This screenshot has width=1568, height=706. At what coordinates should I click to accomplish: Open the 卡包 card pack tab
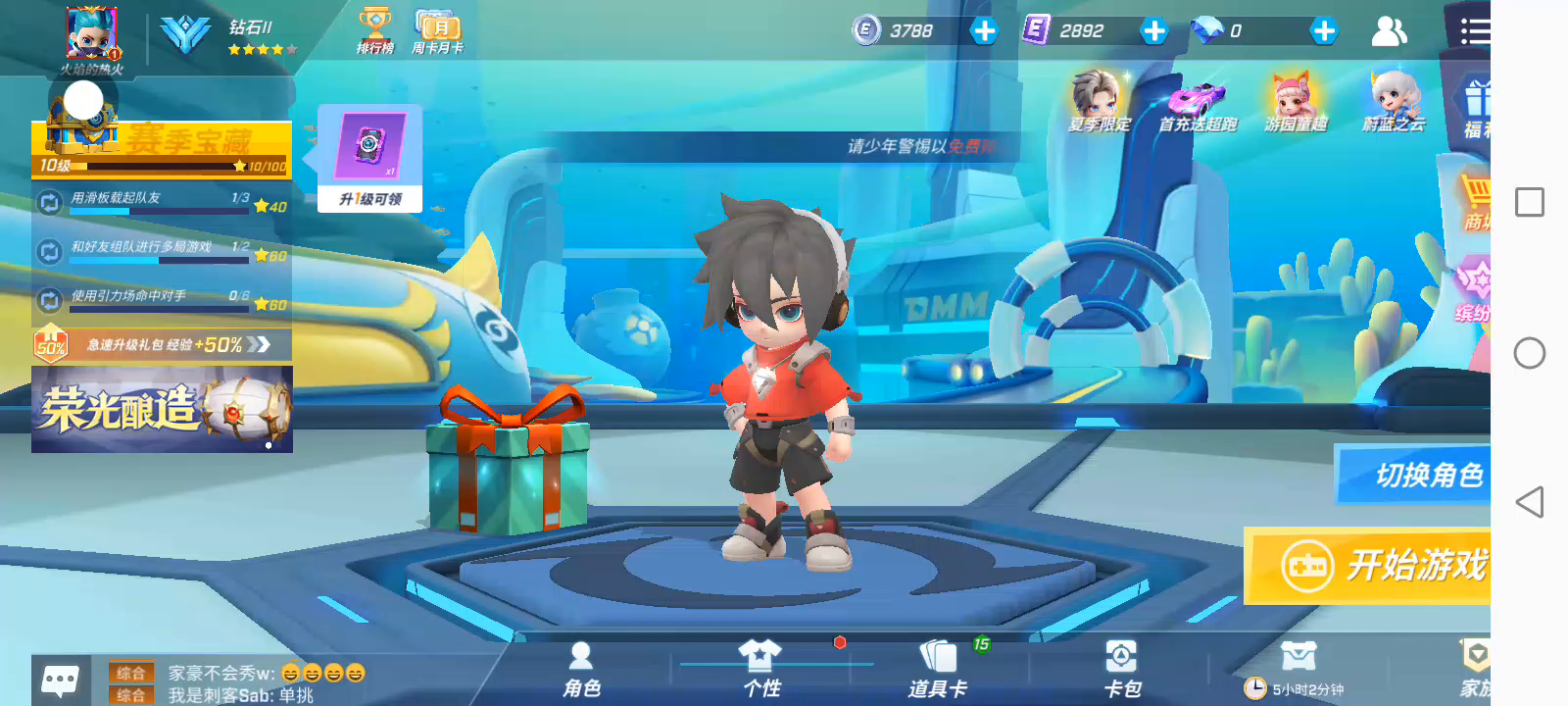[1121, 670]
